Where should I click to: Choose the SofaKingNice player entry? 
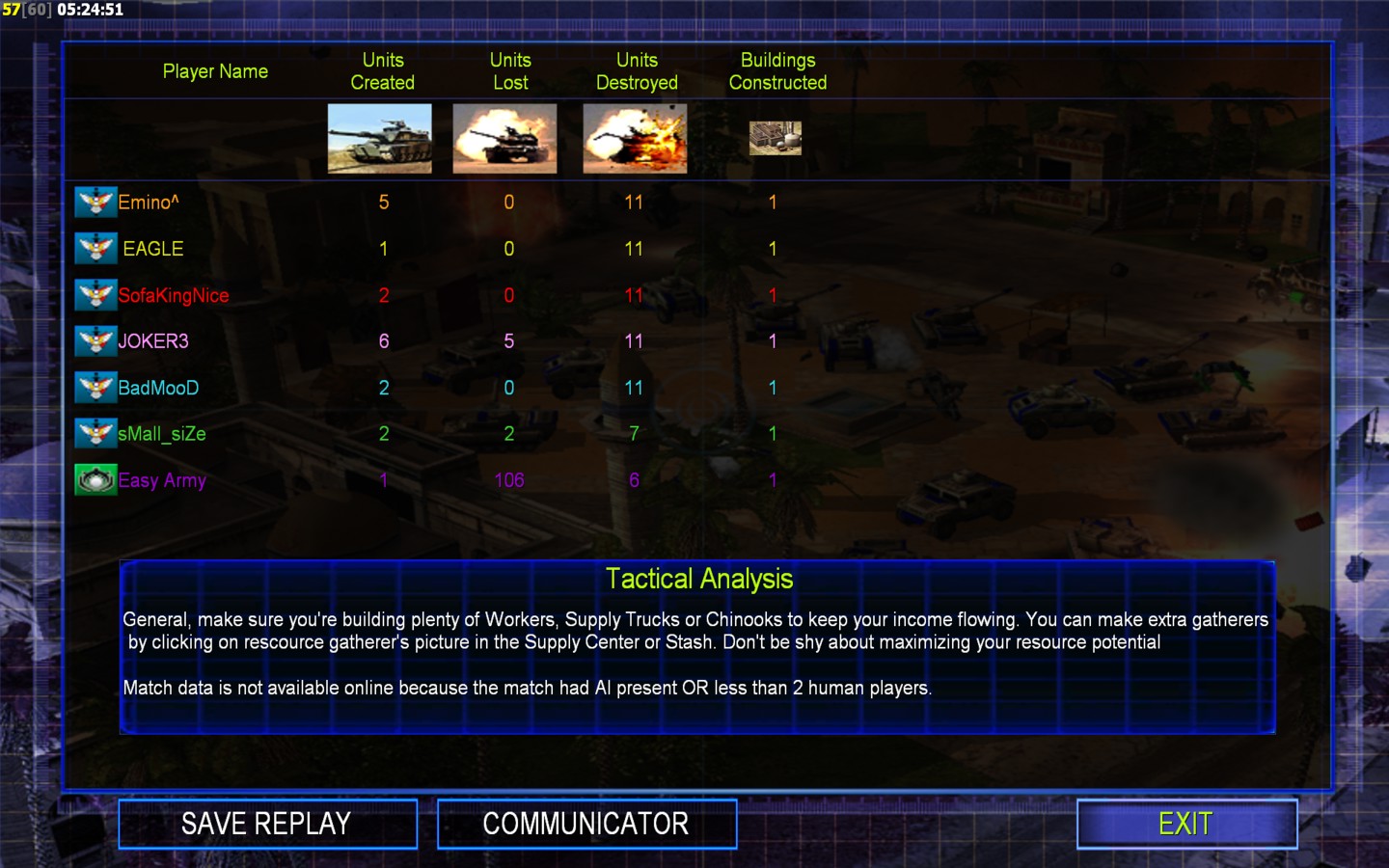[x=174, y=295]
